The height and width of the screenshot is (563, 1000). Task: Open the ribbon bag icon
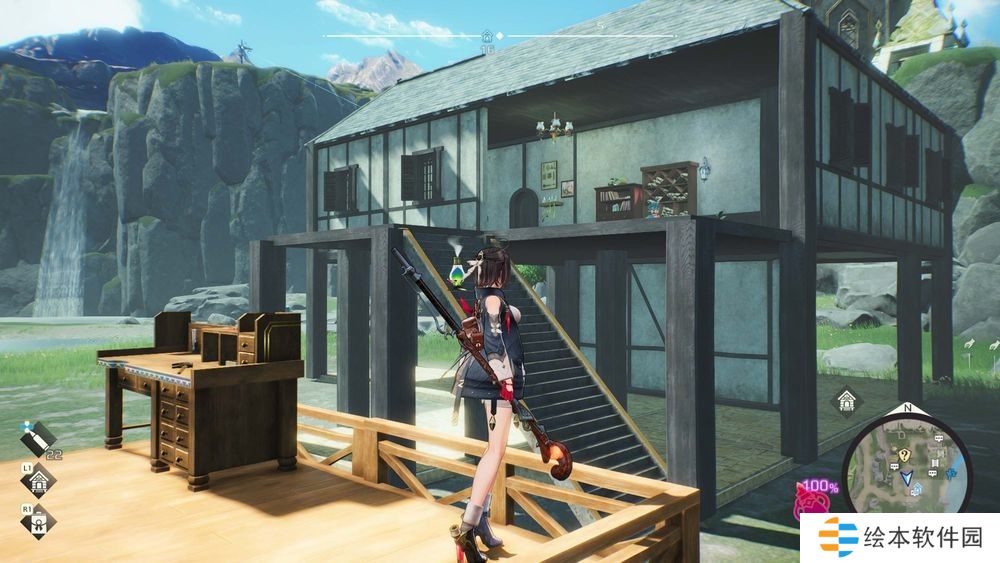[x=38, y=520]
